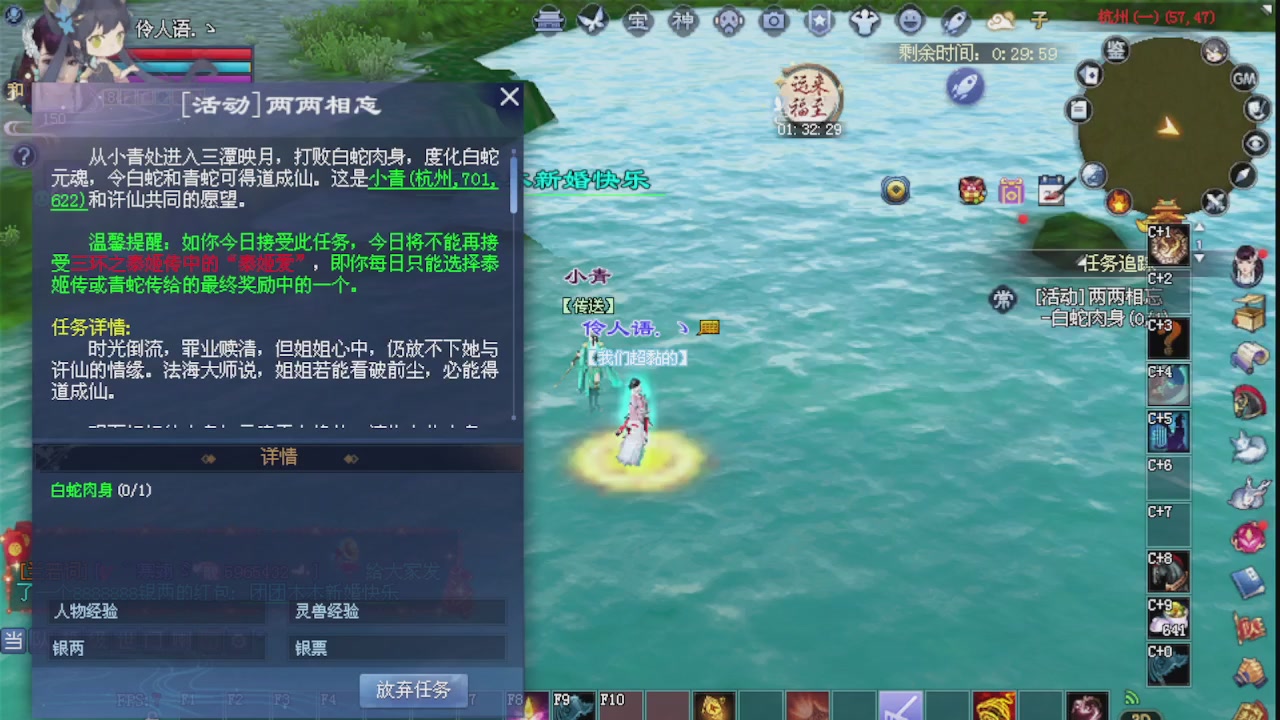Click the 神 deity icon in the top toolbar
This screenshot has width=1280, height=720.
pos(683,21)
